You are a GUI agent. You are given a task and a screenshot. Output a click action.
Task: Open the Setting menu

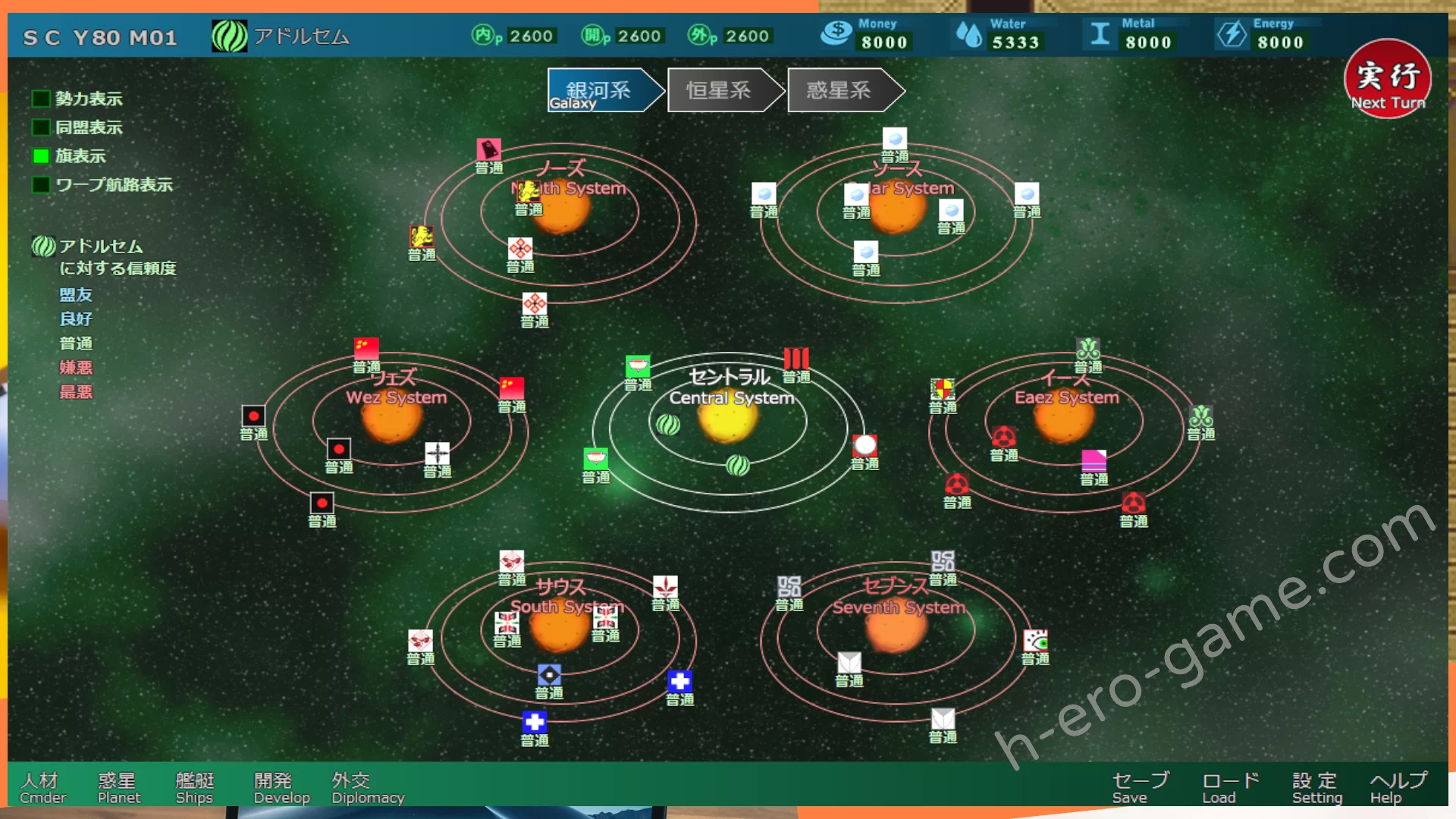click(x=1316, y=787)
